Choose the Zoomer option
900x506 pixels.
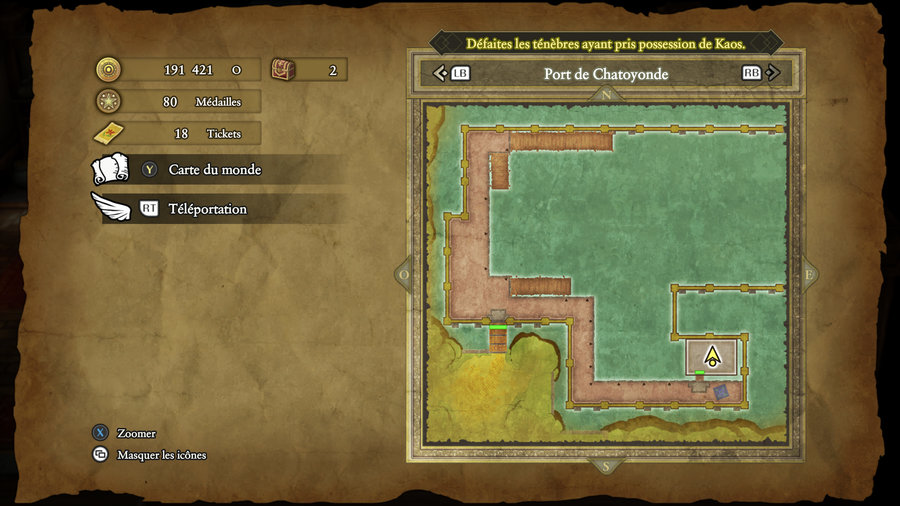point(136,433)
